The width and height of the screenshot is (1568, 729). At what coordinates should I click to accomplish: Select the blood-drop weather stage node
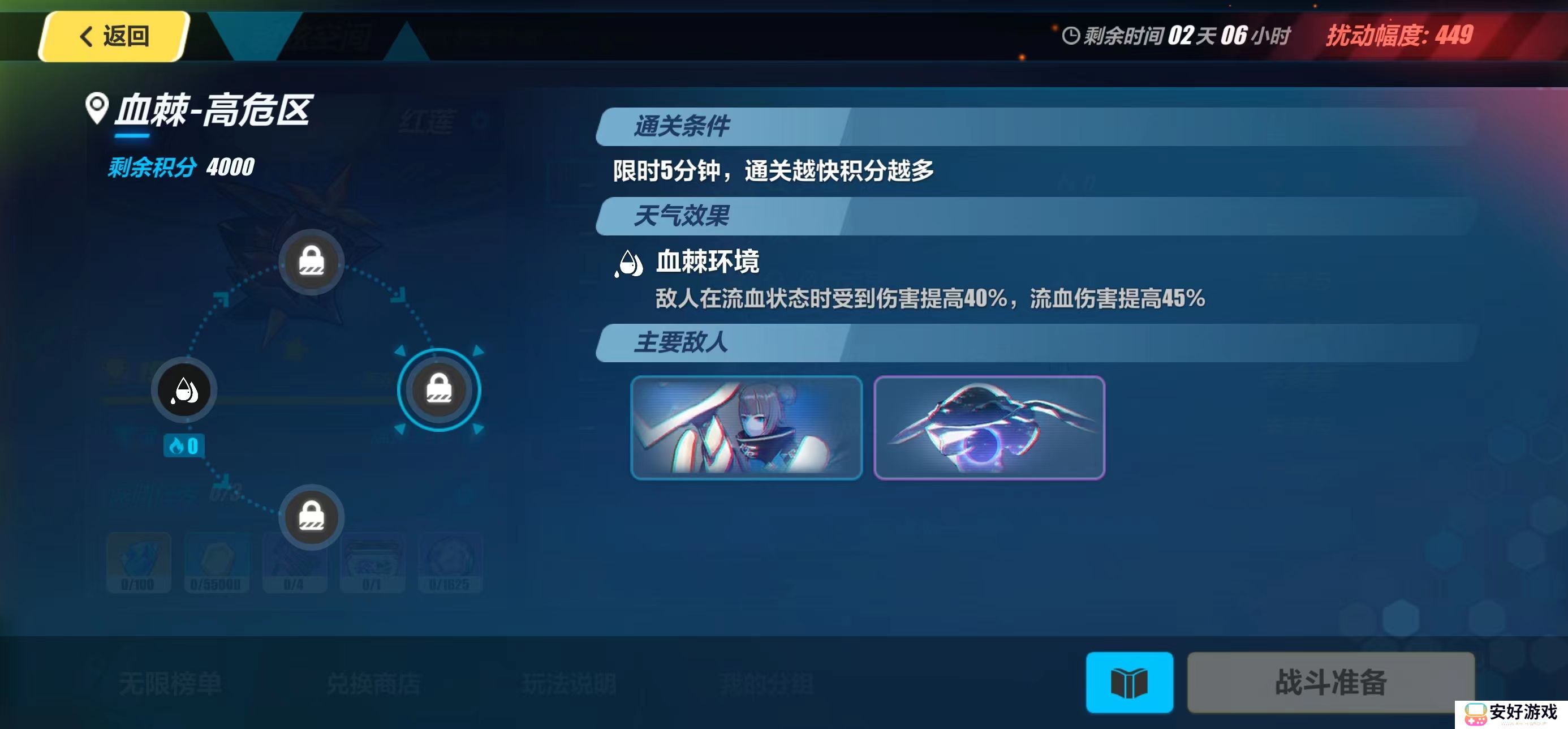coord(184,390)
